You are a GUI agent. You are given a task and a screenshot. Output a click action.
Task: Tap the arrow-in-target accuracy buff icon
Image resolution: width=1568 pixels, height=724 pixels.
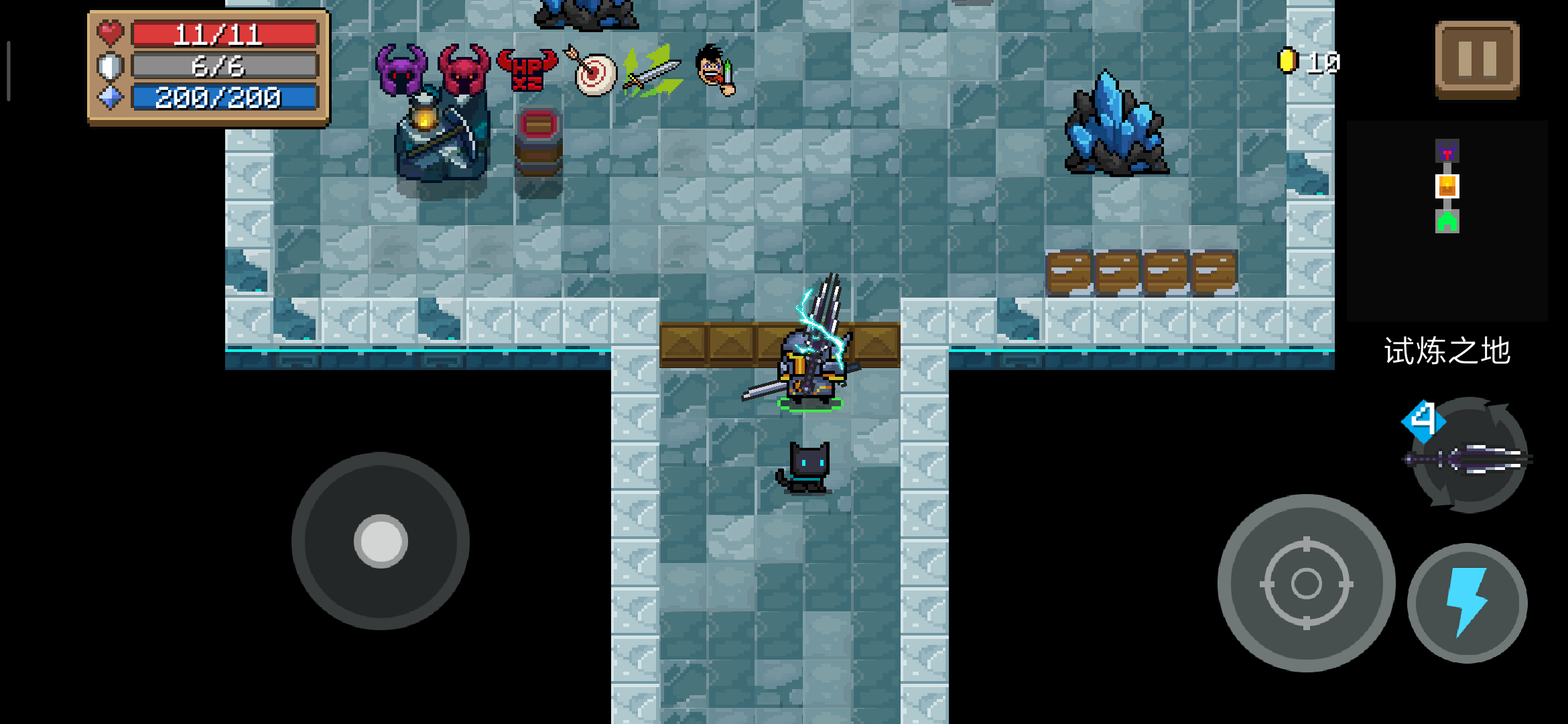592,71
